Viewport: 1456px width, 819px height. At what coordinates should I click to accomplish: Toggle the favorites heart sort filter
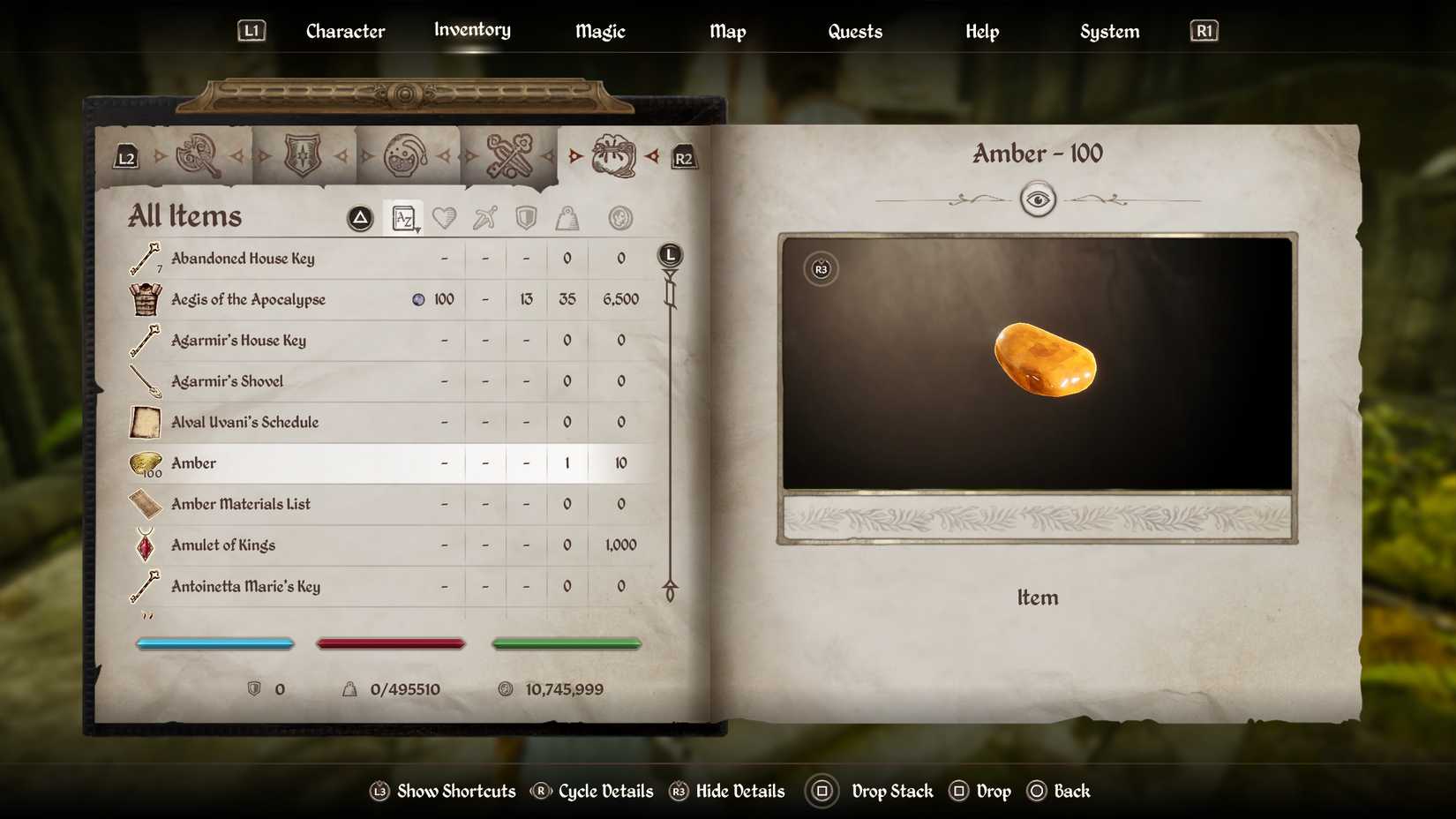click(x=445, y=218)
